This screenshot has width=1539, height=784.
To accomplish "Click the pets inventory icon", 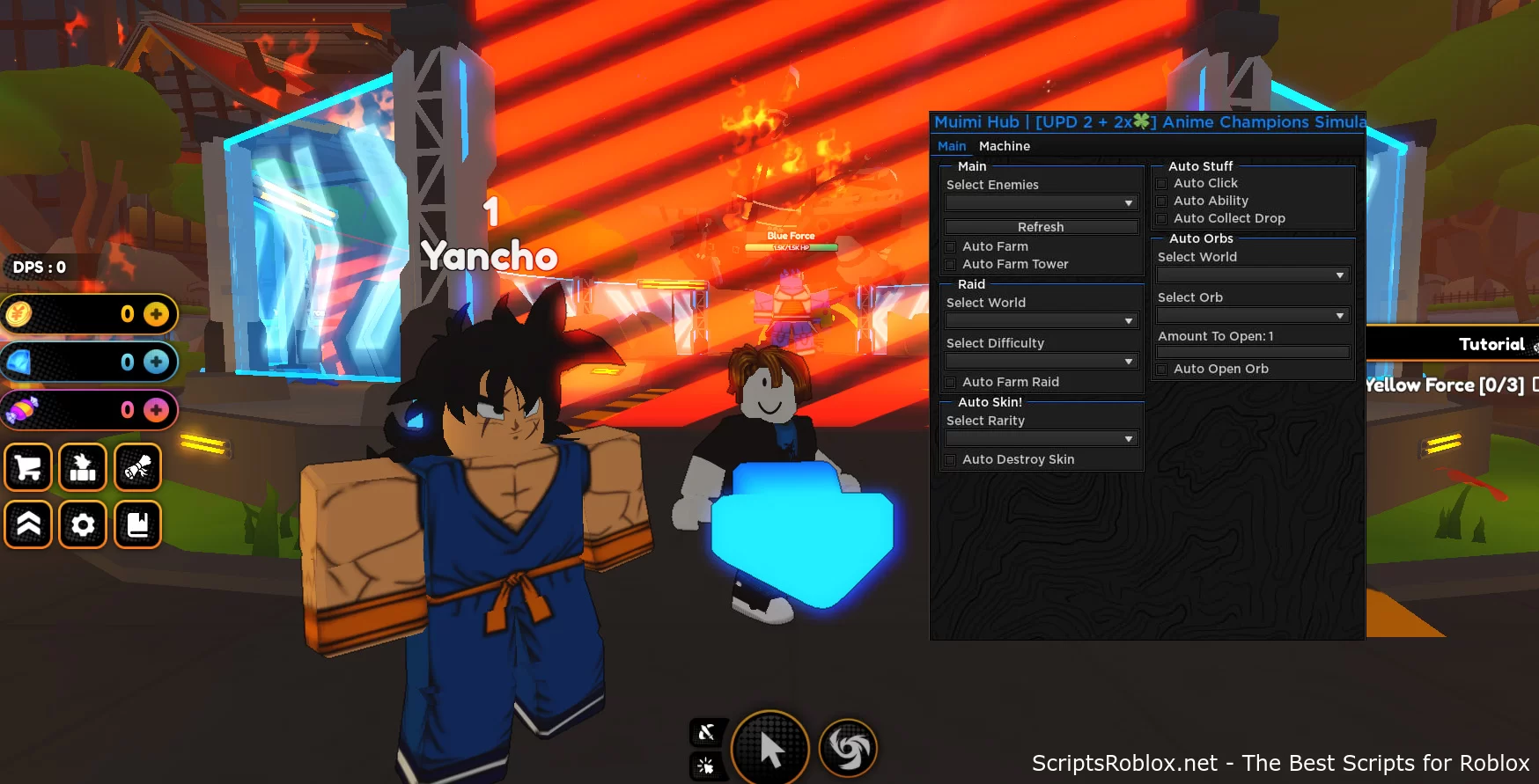I will pyautogui.click(x=83, y=467).
